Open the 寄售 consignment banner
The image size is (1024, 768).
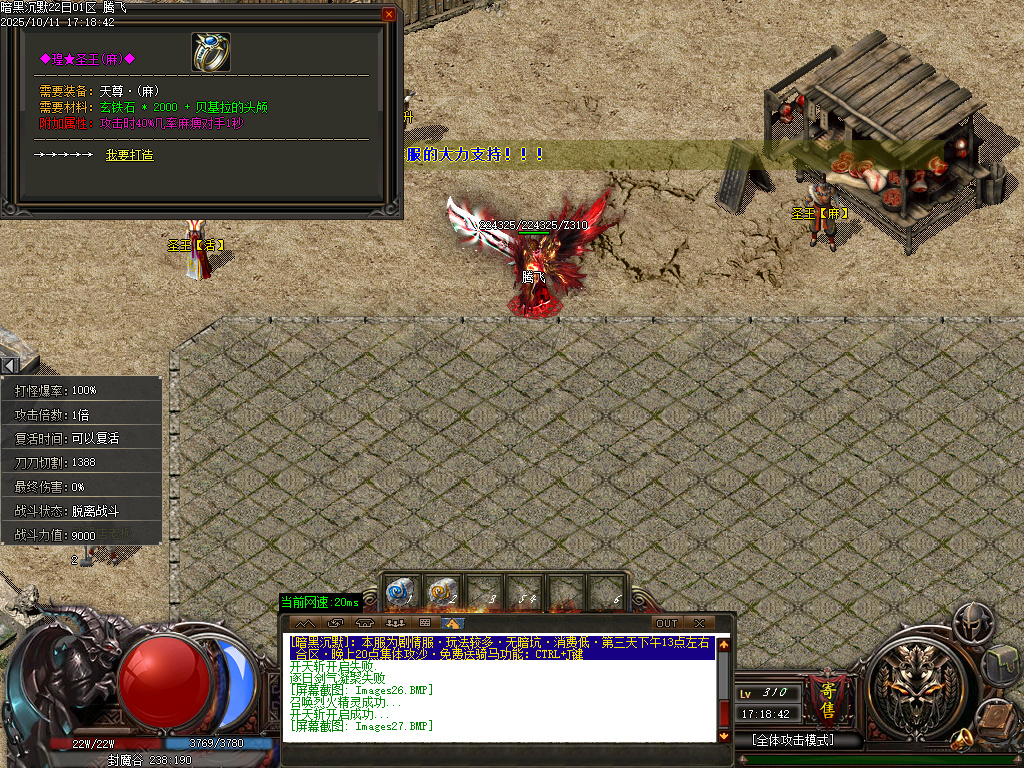pyautogui.click(x=827, y=698)
